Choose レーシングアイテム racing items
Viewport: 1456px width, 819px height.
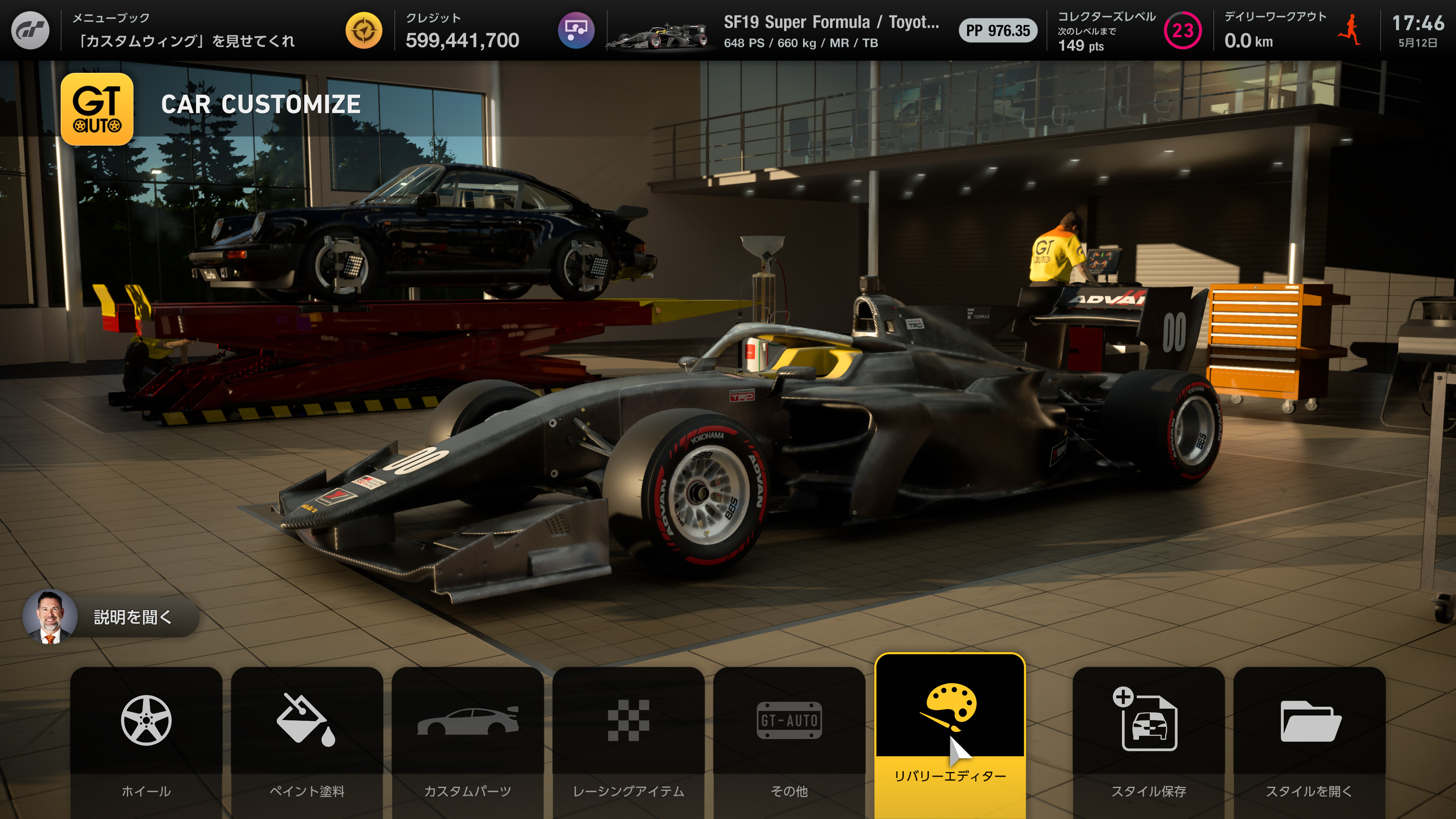click(x=628, y=741)
